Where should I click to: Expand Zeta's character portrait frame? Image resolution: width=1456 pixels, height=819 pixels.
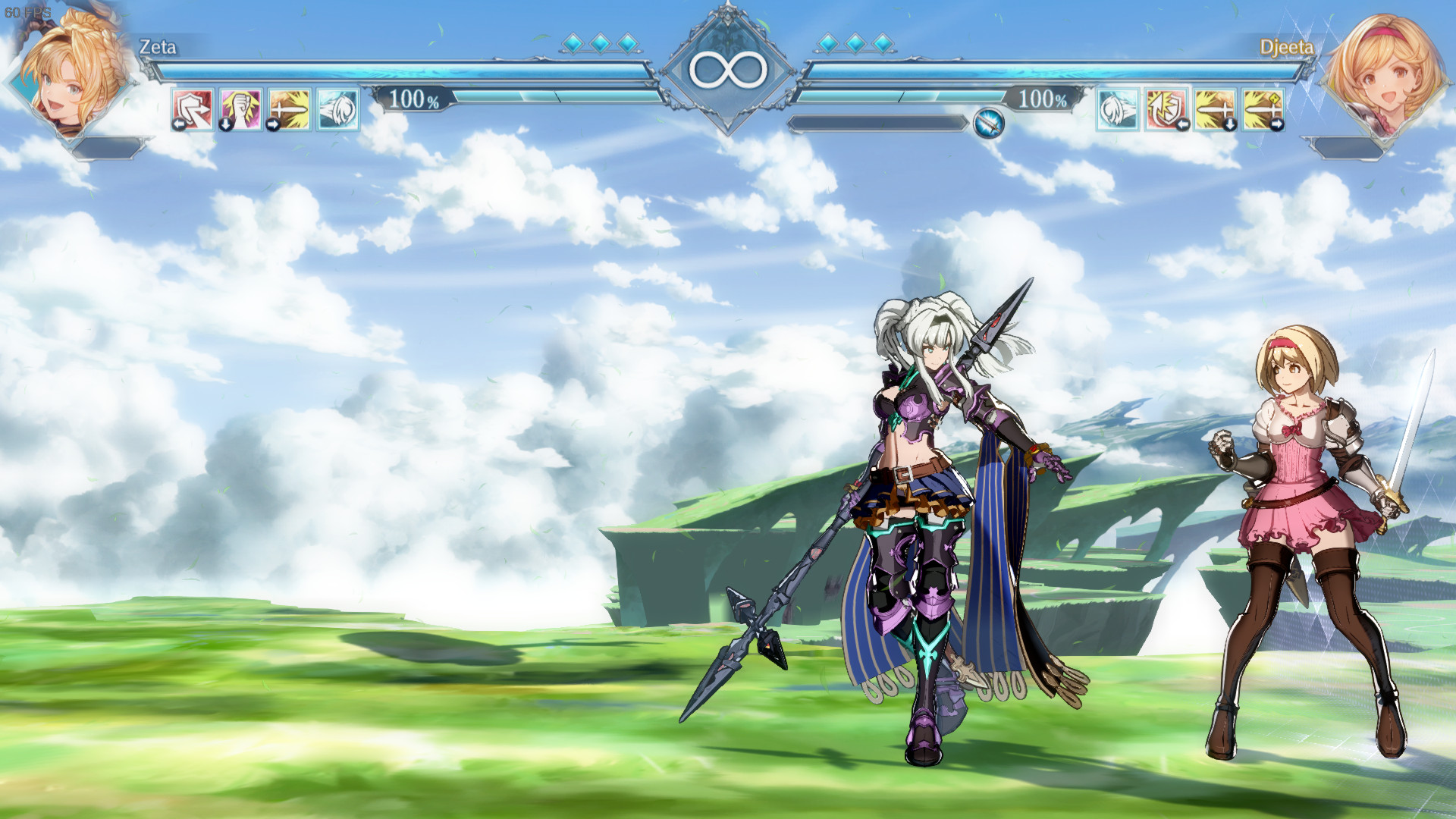tap(72, 80)
